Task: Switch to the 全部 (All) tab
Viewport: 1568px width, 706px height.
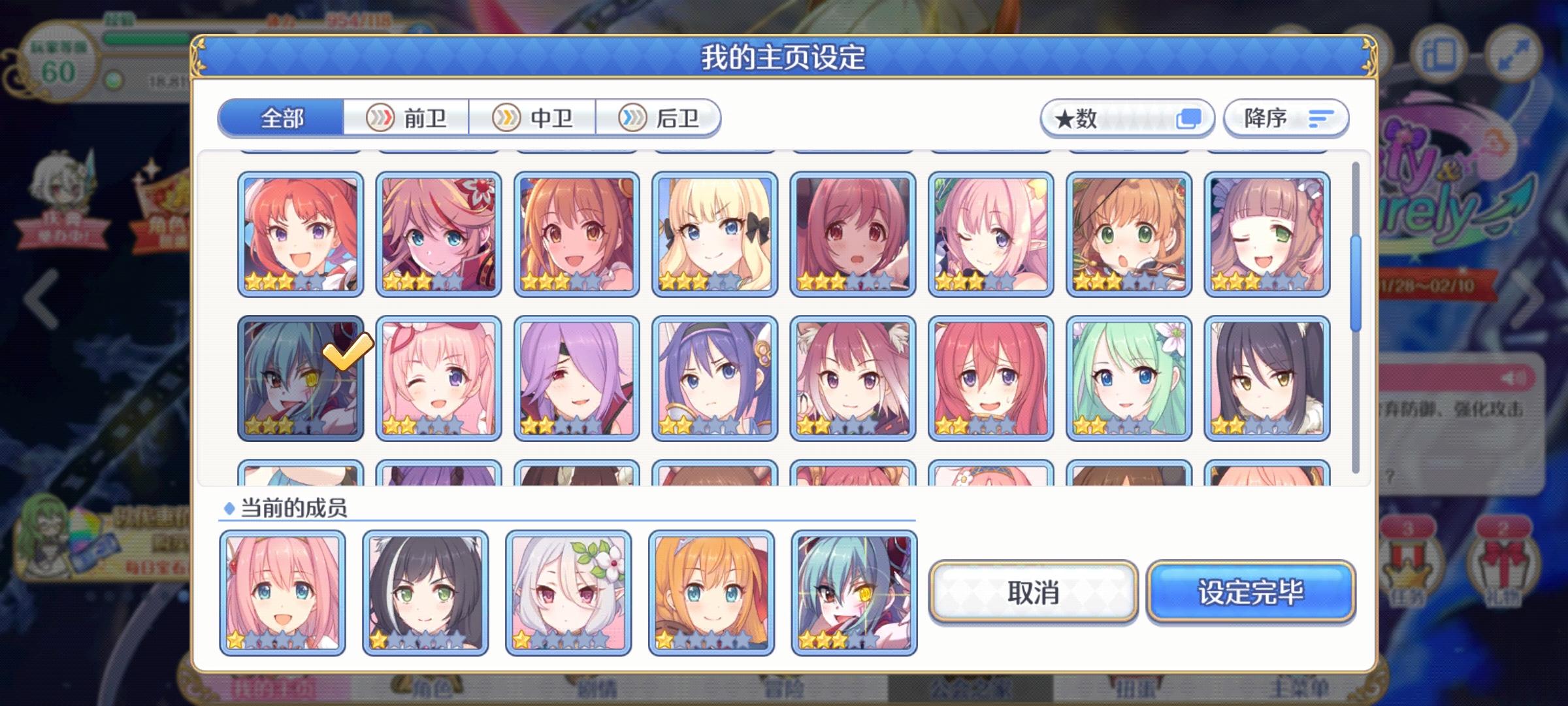Action: 281,118
